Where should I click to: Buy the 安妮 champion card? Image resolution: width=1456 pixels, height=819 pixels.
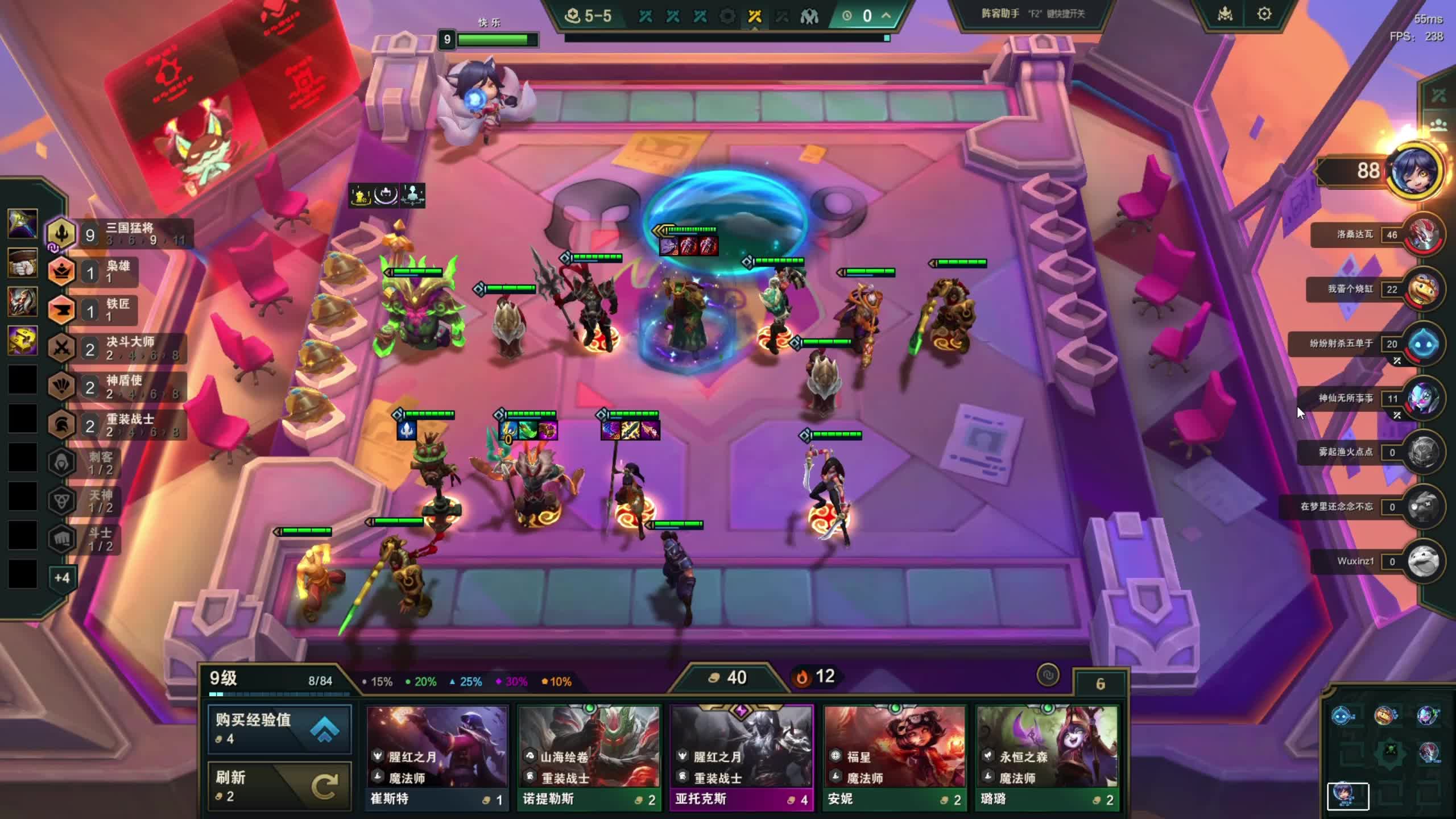tap(894, 757)
